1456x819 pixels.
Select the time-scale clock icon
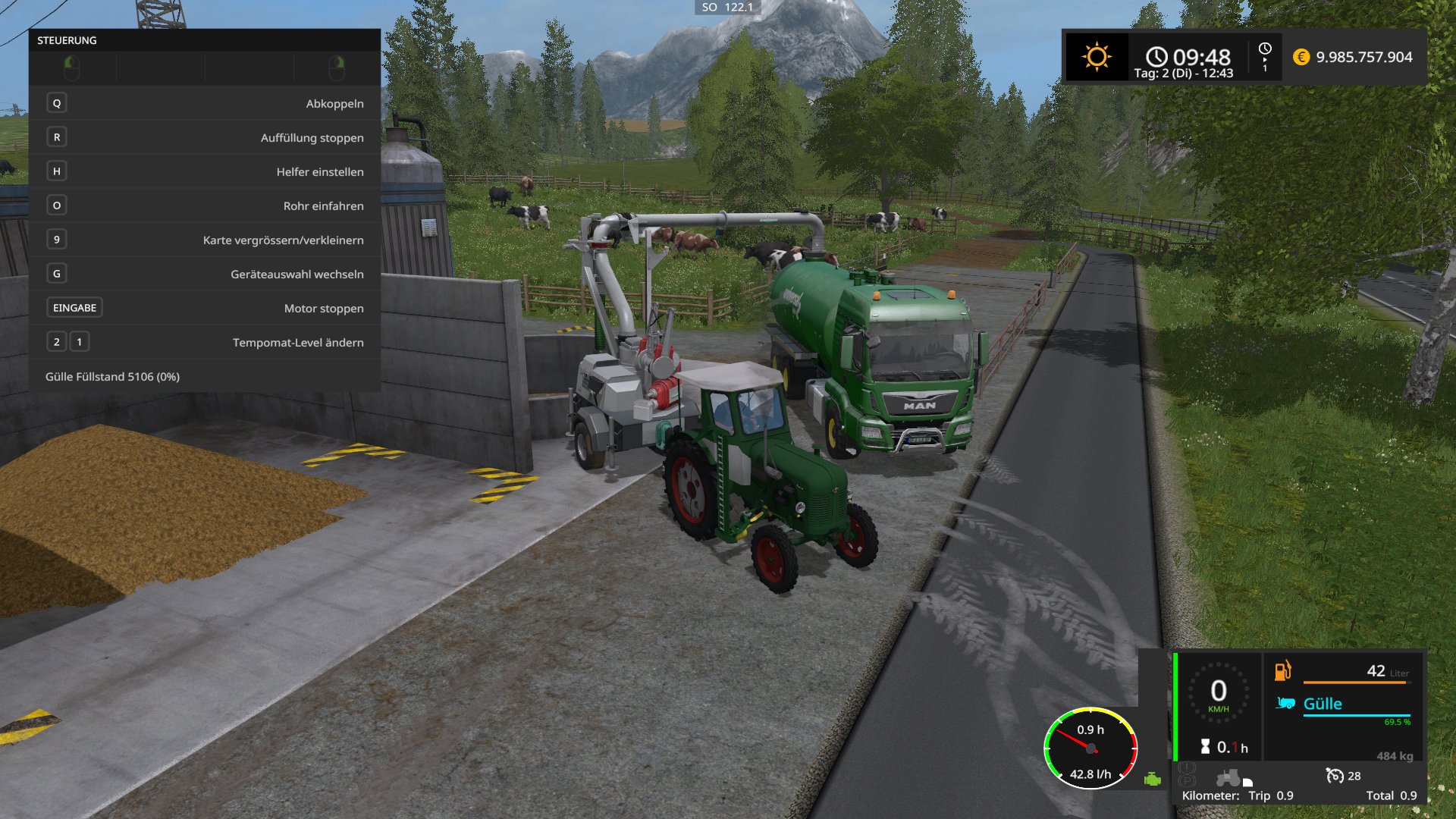pos(1265,49)
